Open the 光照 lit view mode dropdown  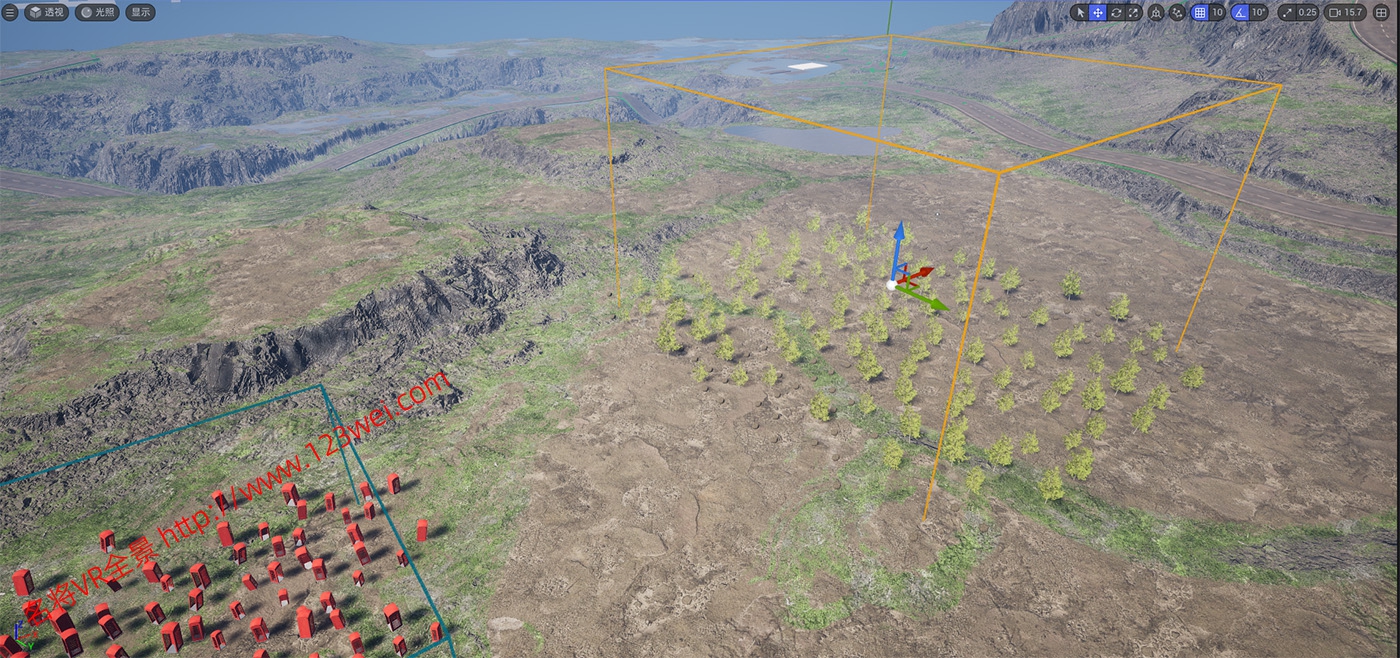tap(98, 12)
